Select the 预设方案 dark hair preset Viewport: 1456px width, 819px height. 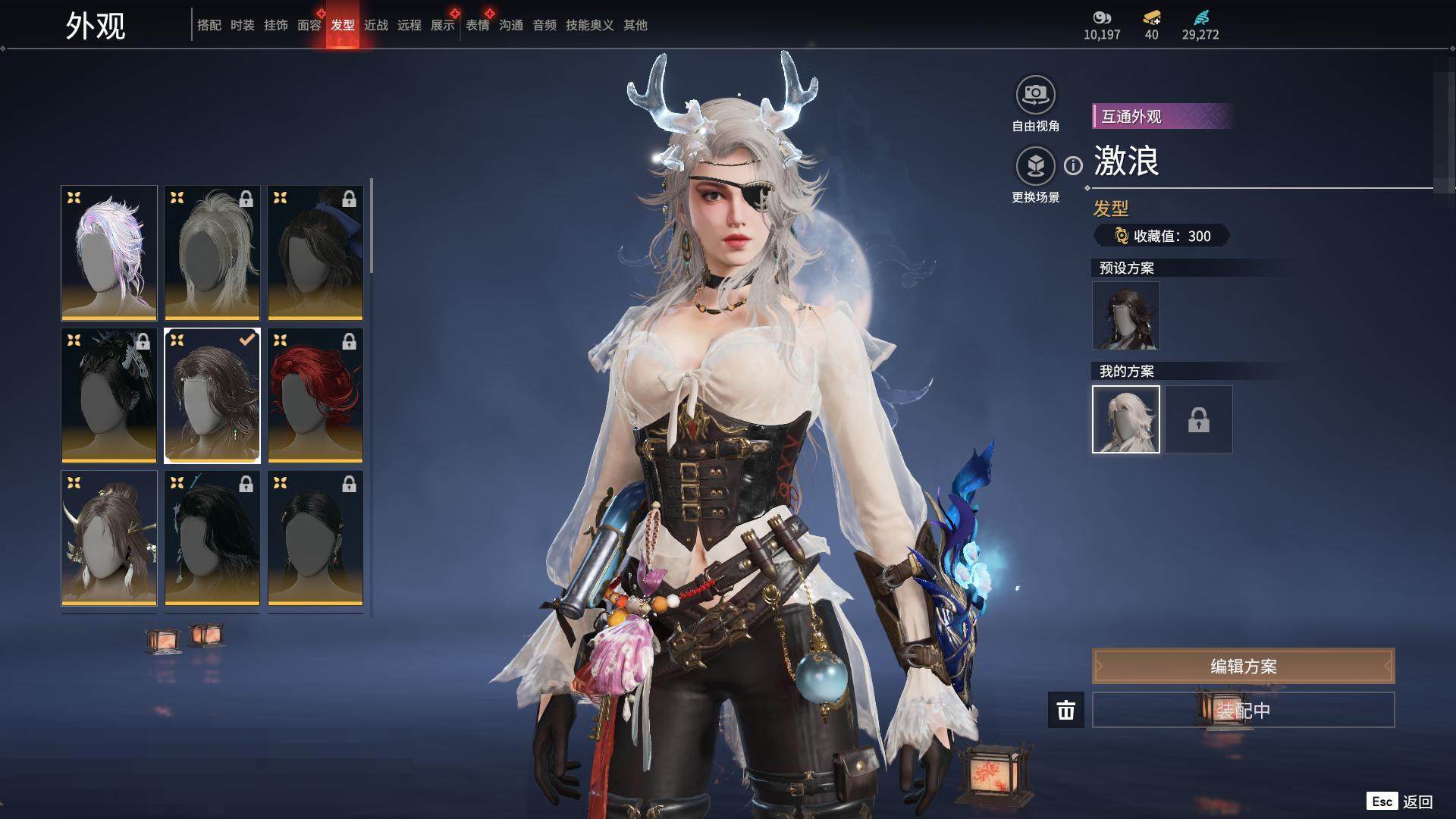point(1126,315)
